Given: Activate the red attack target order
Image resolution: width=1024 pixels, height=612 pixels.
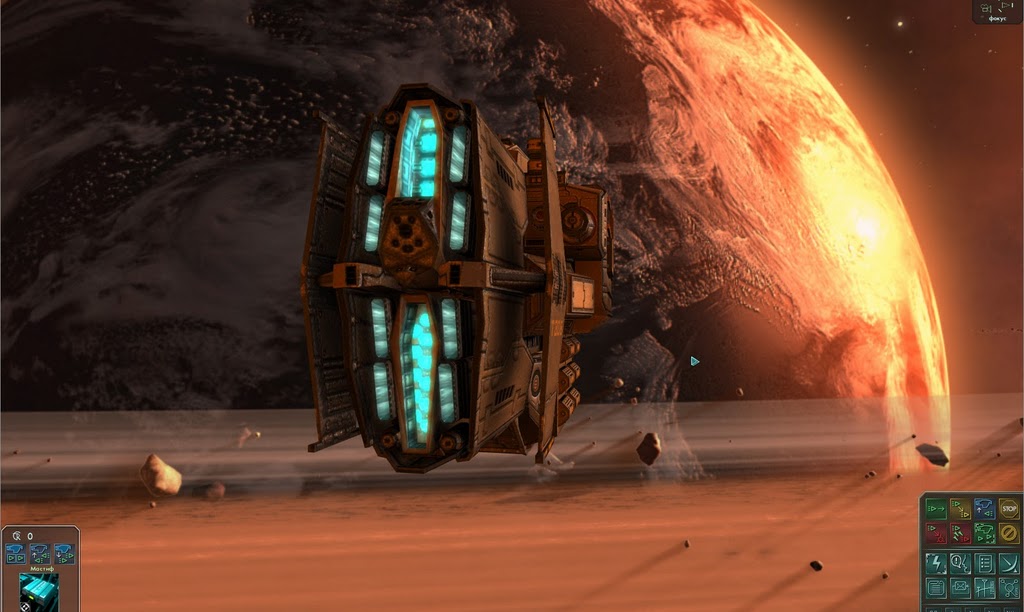Looking at the screenshot, I should coord(936,533).
